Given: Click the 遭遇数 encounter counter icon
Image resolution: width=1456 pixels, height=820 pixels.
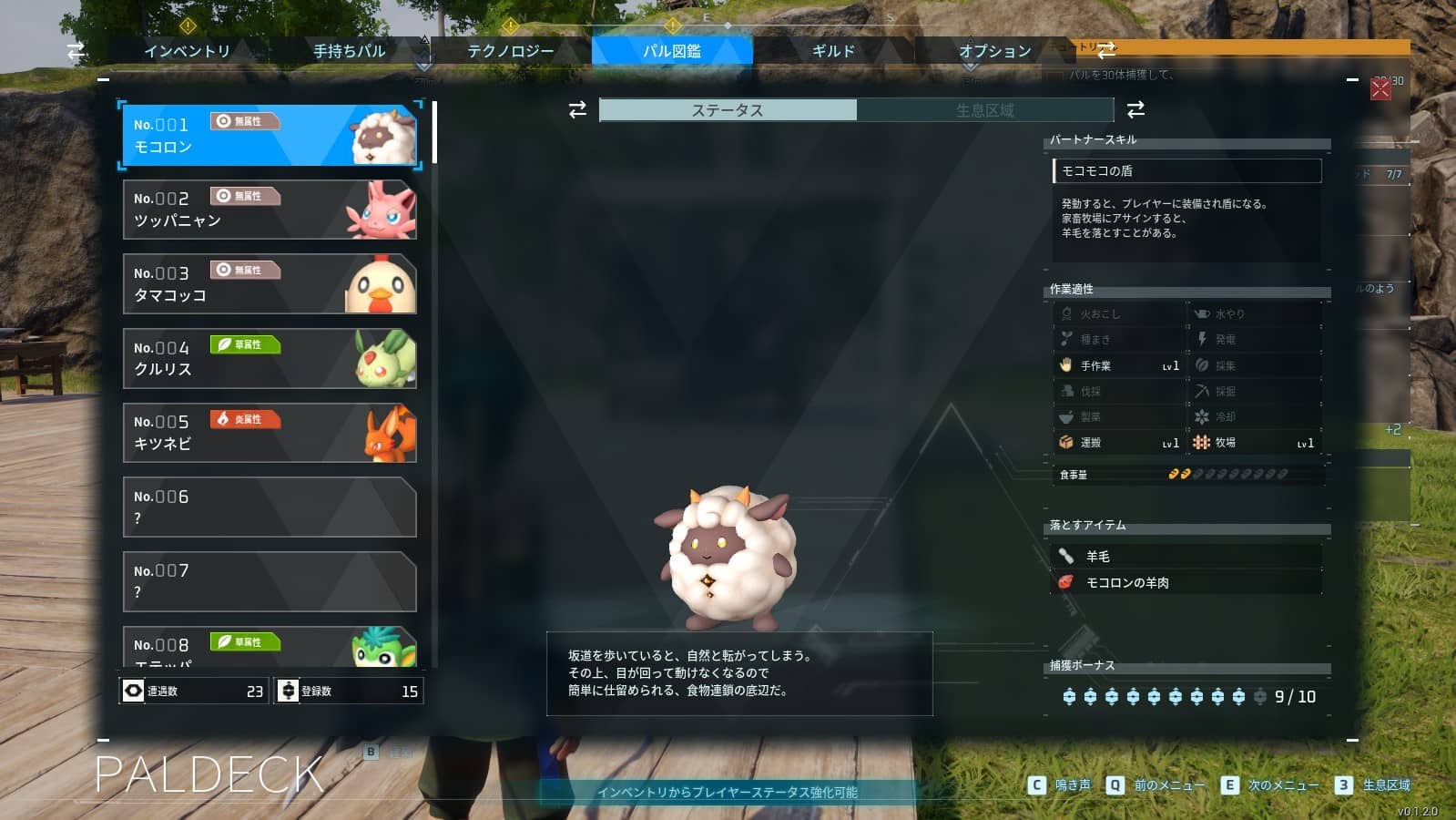Looking at the screenshot, I should [x=135, y=691].
